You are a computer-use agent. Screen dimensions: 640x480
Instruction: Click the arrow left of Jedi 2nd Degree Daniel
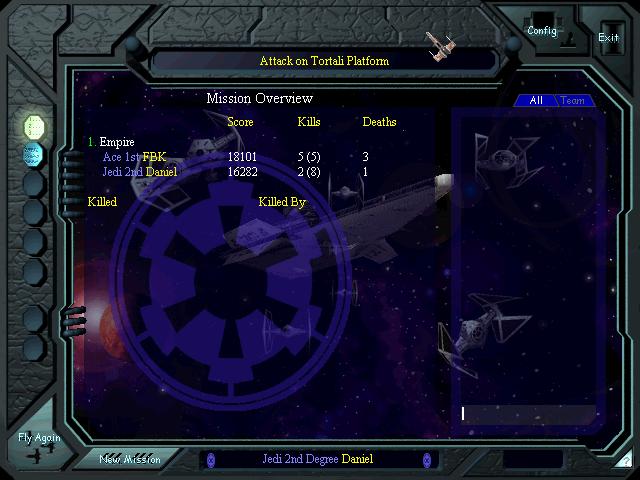(210, 459)
